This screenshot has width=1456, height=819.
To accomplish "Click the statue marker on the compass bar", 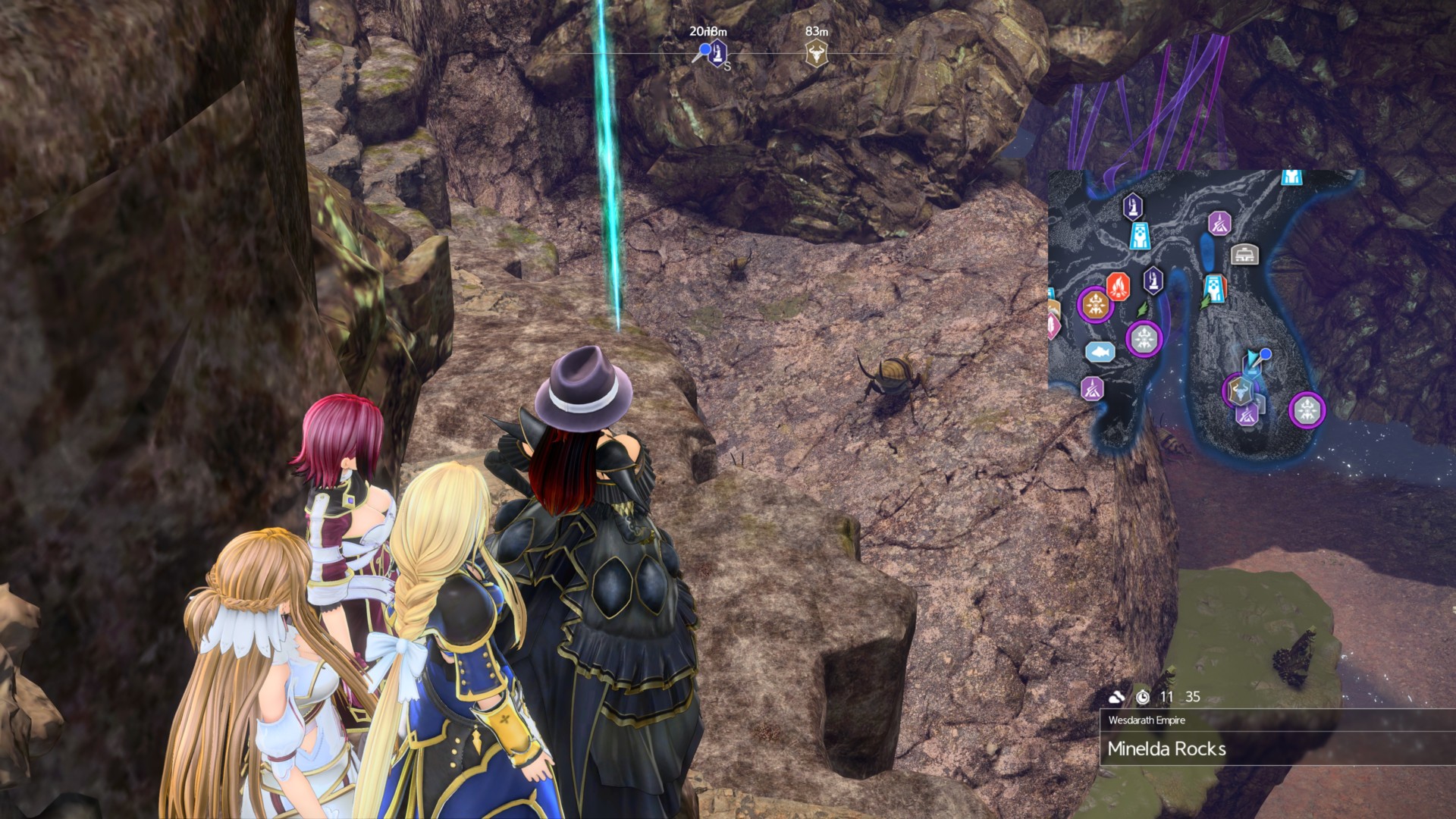I will point(717,54).
